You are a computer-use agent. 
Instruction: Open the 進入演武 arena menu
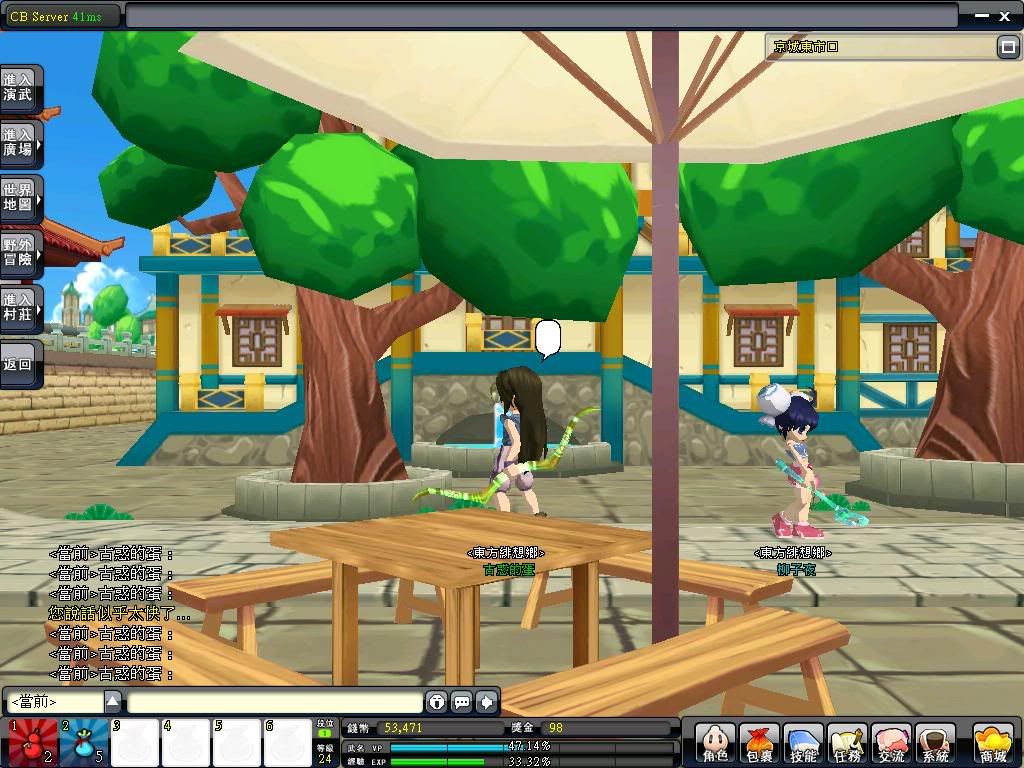20,87
